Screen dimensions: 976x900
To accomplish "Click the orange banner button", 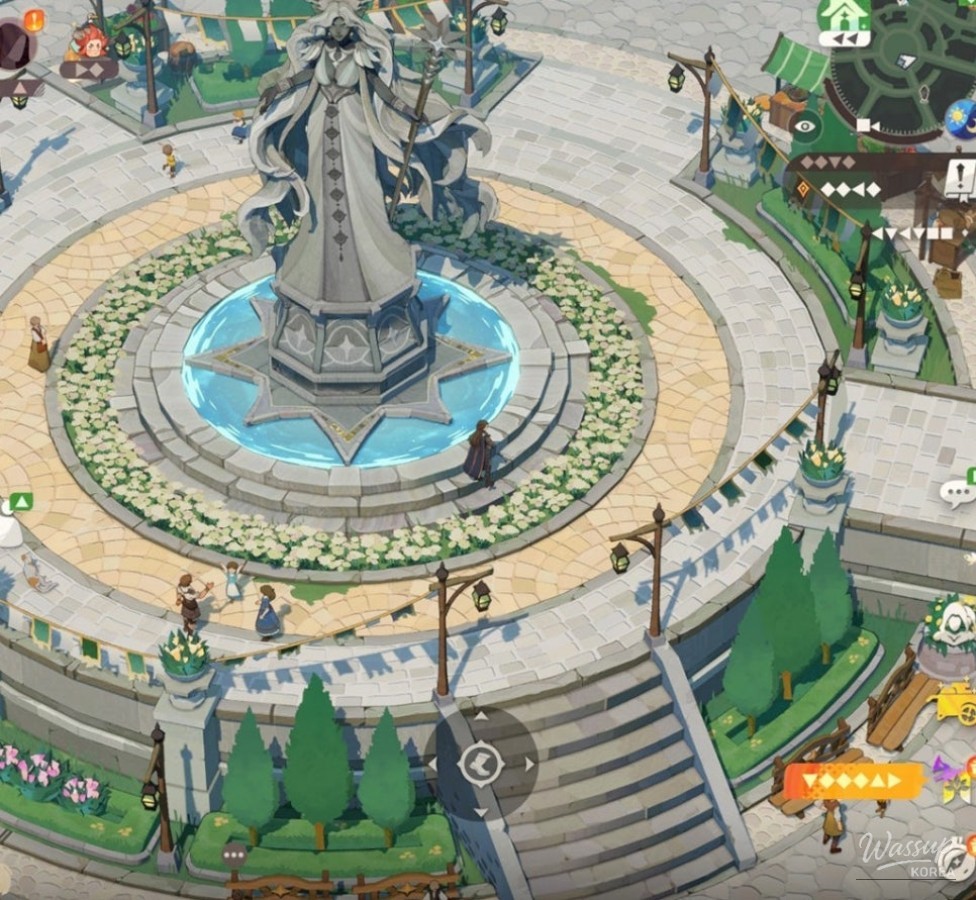I will (x=853, y=781).
